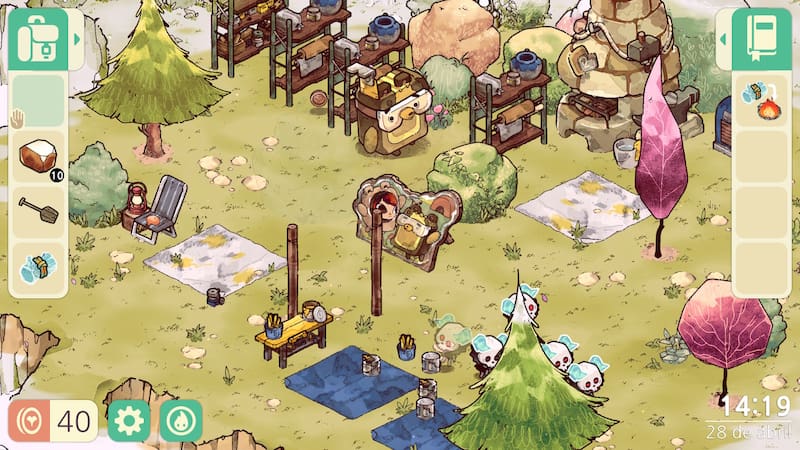The width and height of the screenshot is (800, 450).
Task: Select the campfire crafting task slot
Action: tap(761, 100)
